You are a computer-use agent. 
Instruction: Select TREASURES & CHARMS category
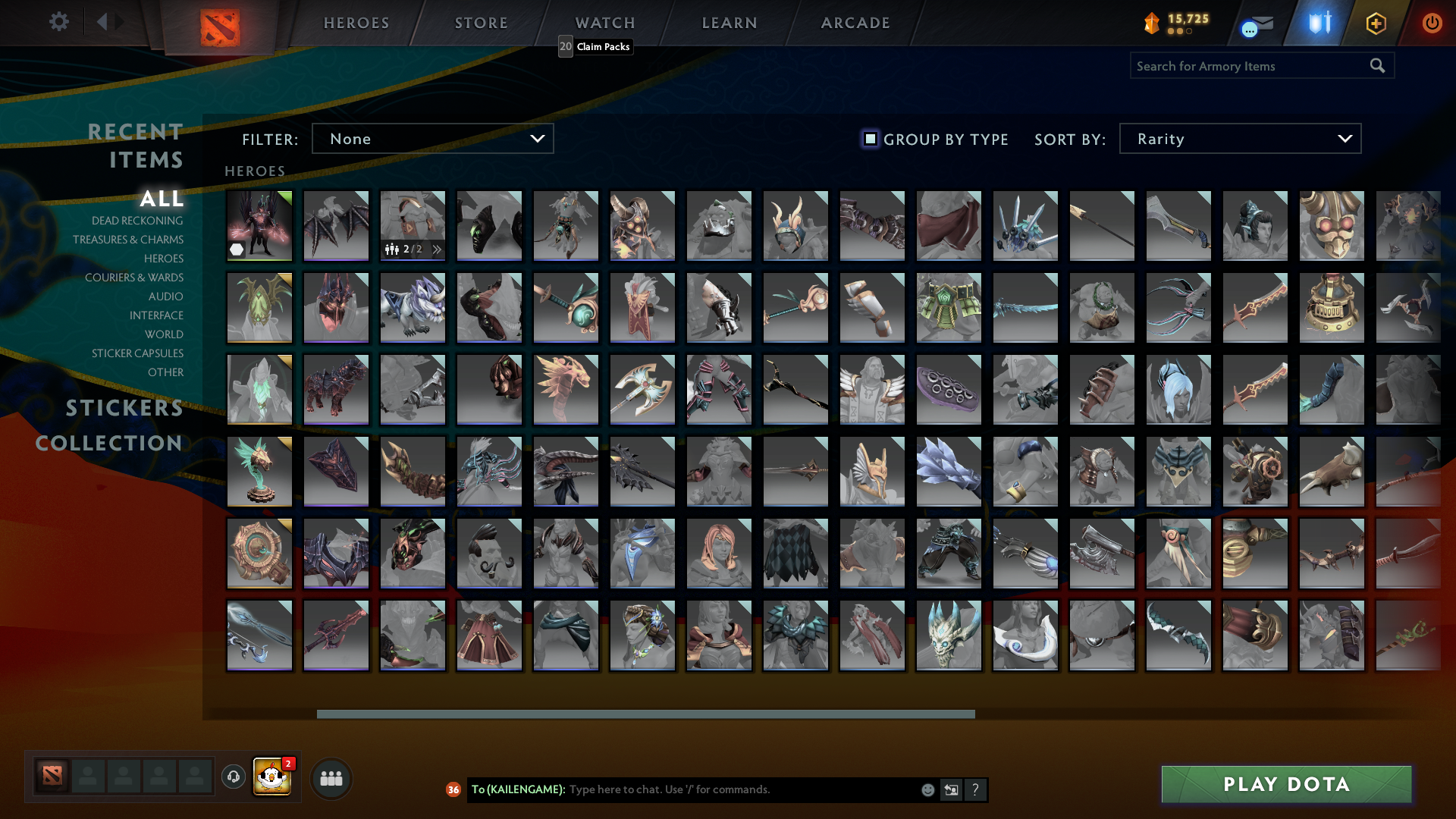point(128,239)
